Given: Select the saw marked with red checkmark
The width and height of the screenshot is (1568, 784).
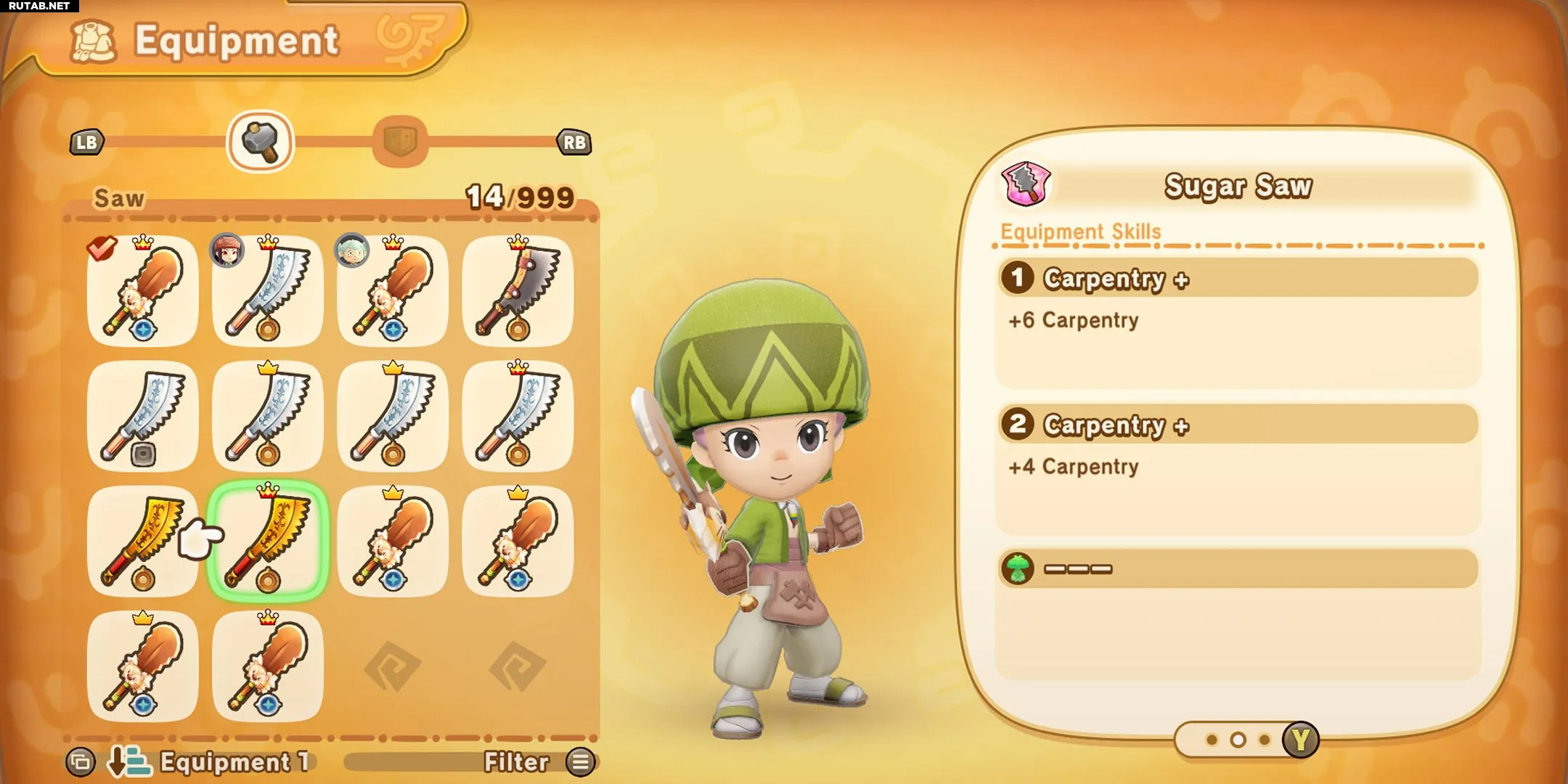Looking at the screenshot, I should pyautogui.click(x=143, y=290).
